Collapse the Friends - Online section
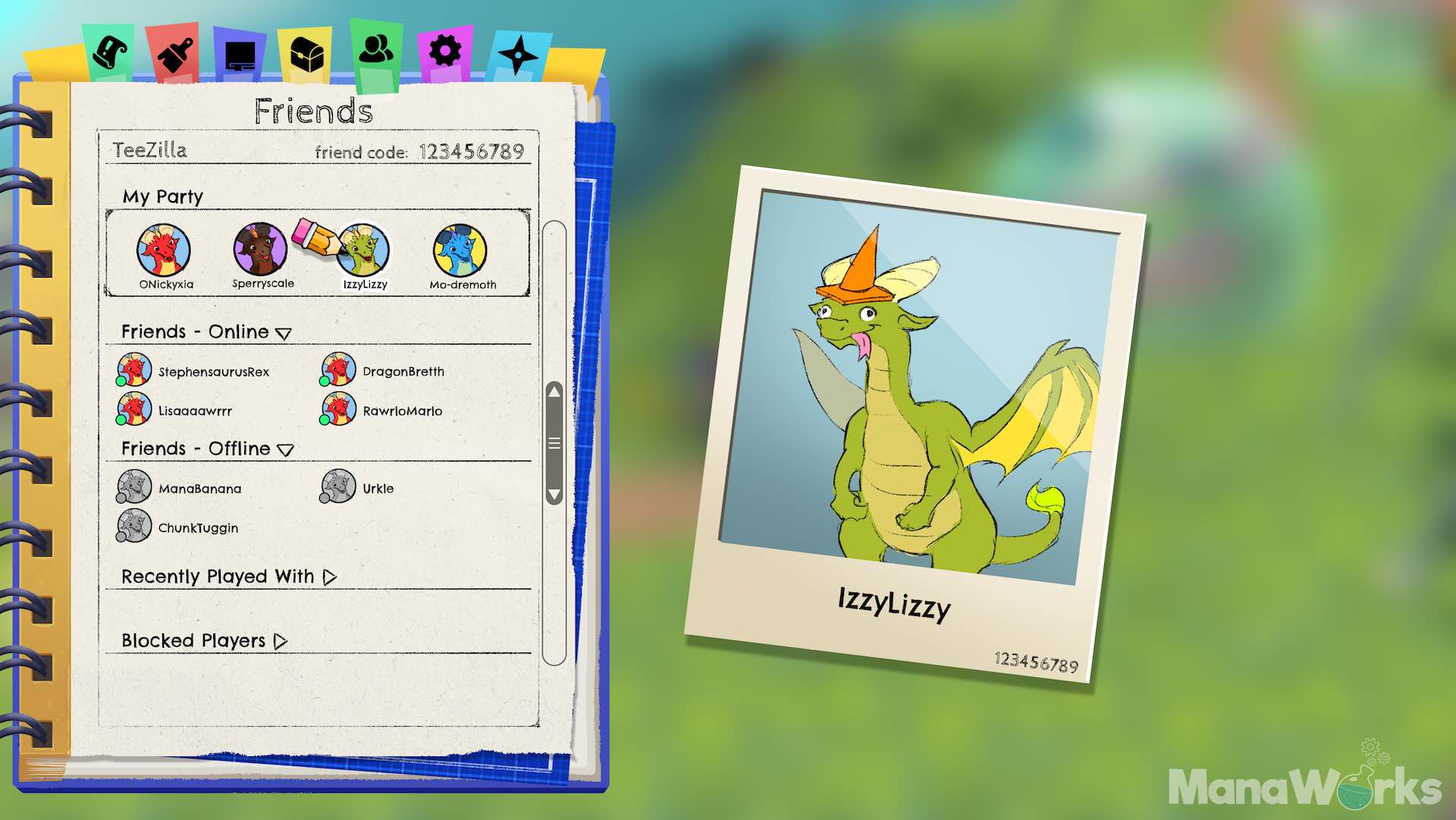Screen dimensions: 1456x820 [284, 333]
